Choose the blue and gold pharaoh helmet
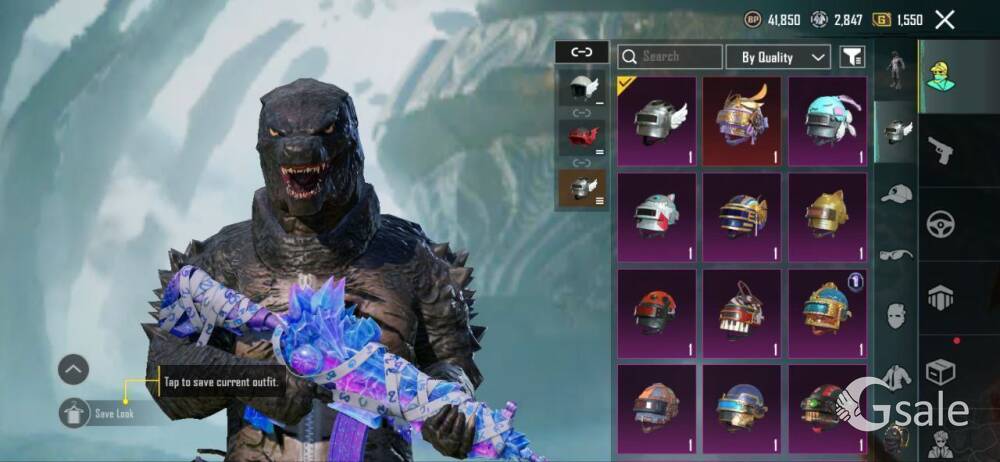Viewport: 1000px width, 462px height. point(741,216)
